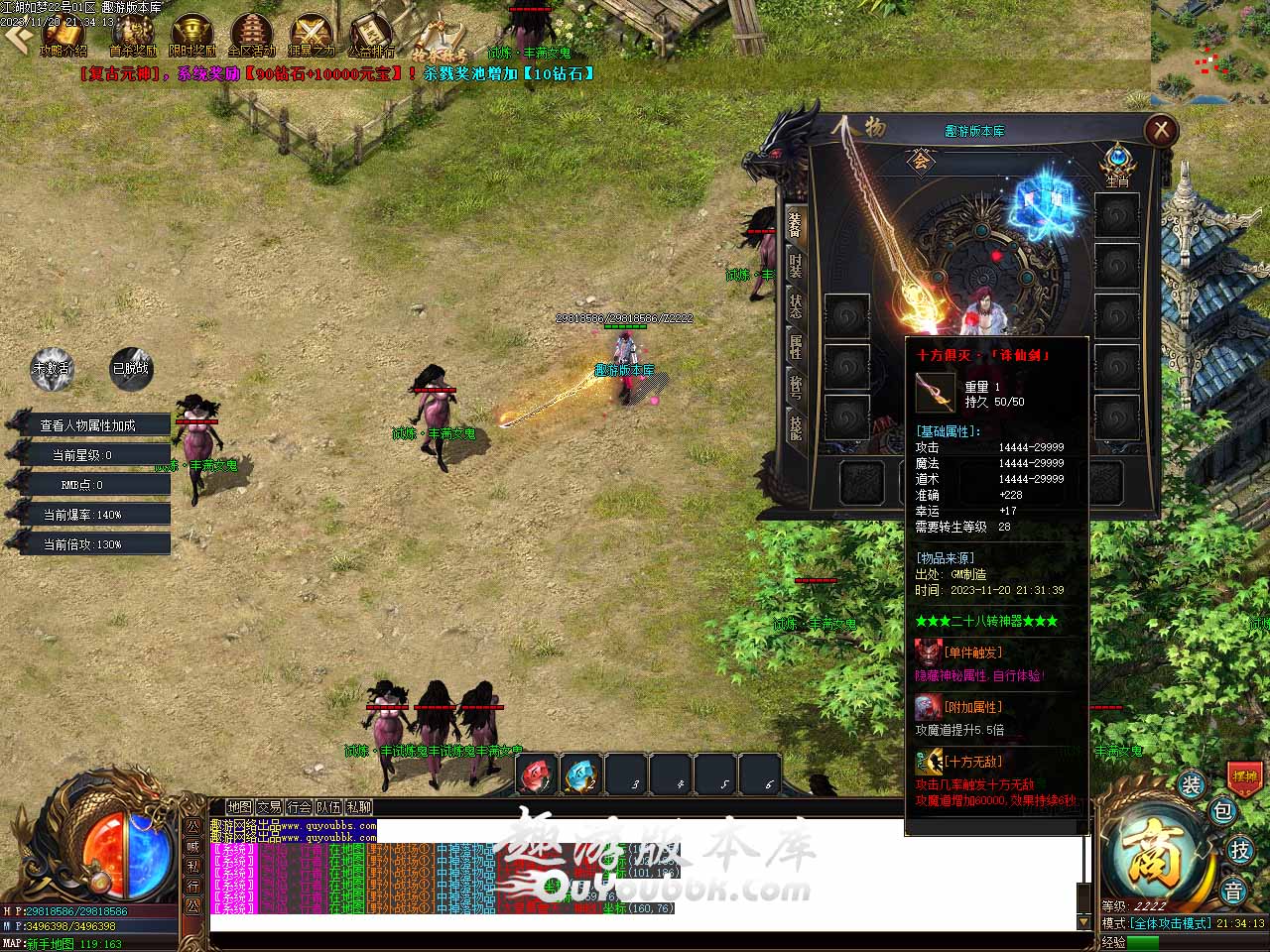This screenshot has width=1270, height=952.
Task: Switch to the 时装 fashion tab
Action: (x=795, y=266)
